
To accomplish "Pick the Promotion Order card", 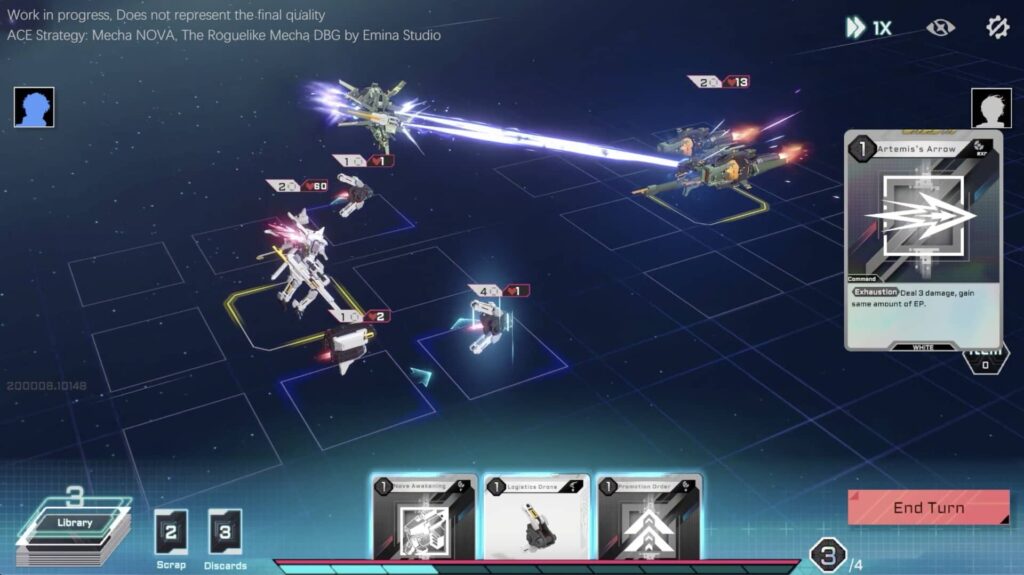I will tap(649, 517).
